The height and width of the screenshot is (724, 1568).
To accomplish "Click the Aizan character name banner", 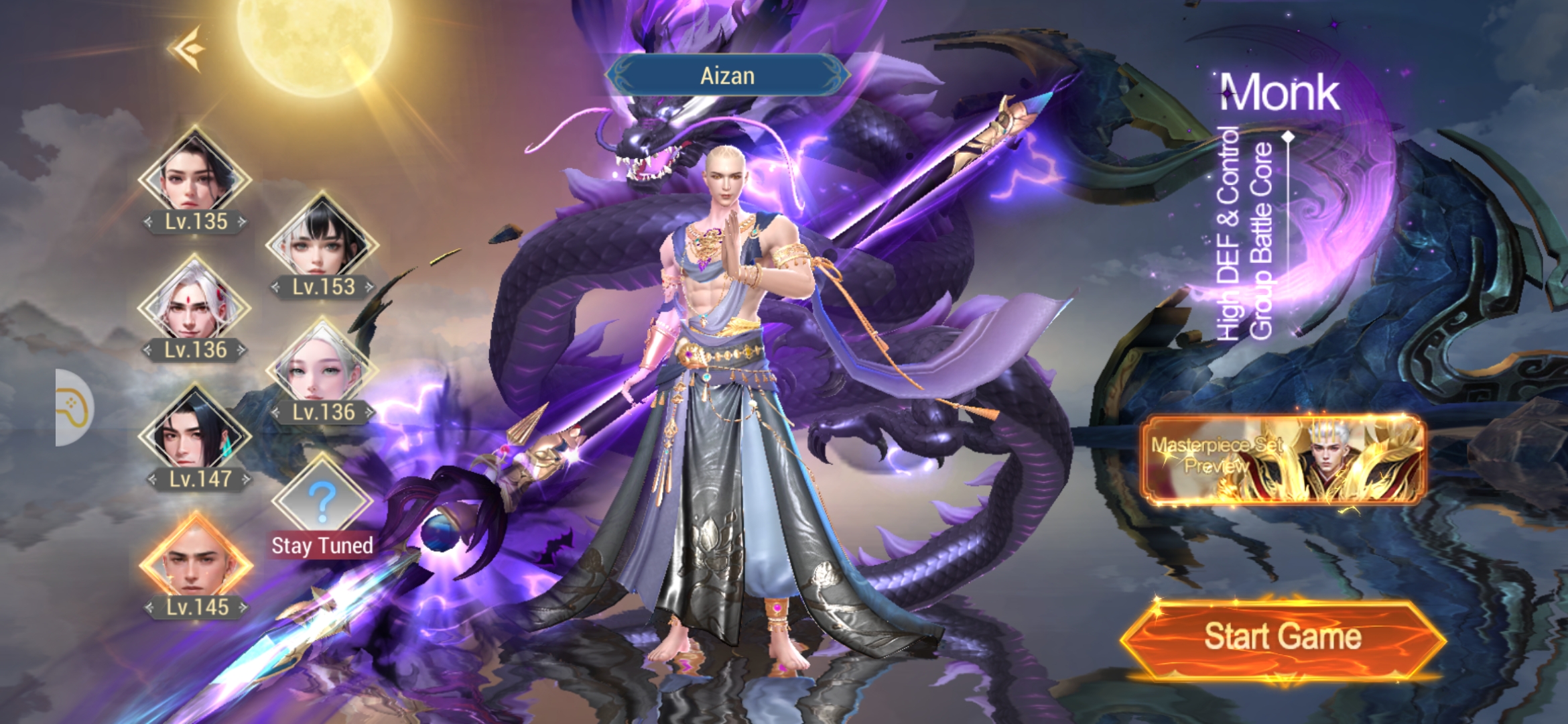I will (727, 76).
